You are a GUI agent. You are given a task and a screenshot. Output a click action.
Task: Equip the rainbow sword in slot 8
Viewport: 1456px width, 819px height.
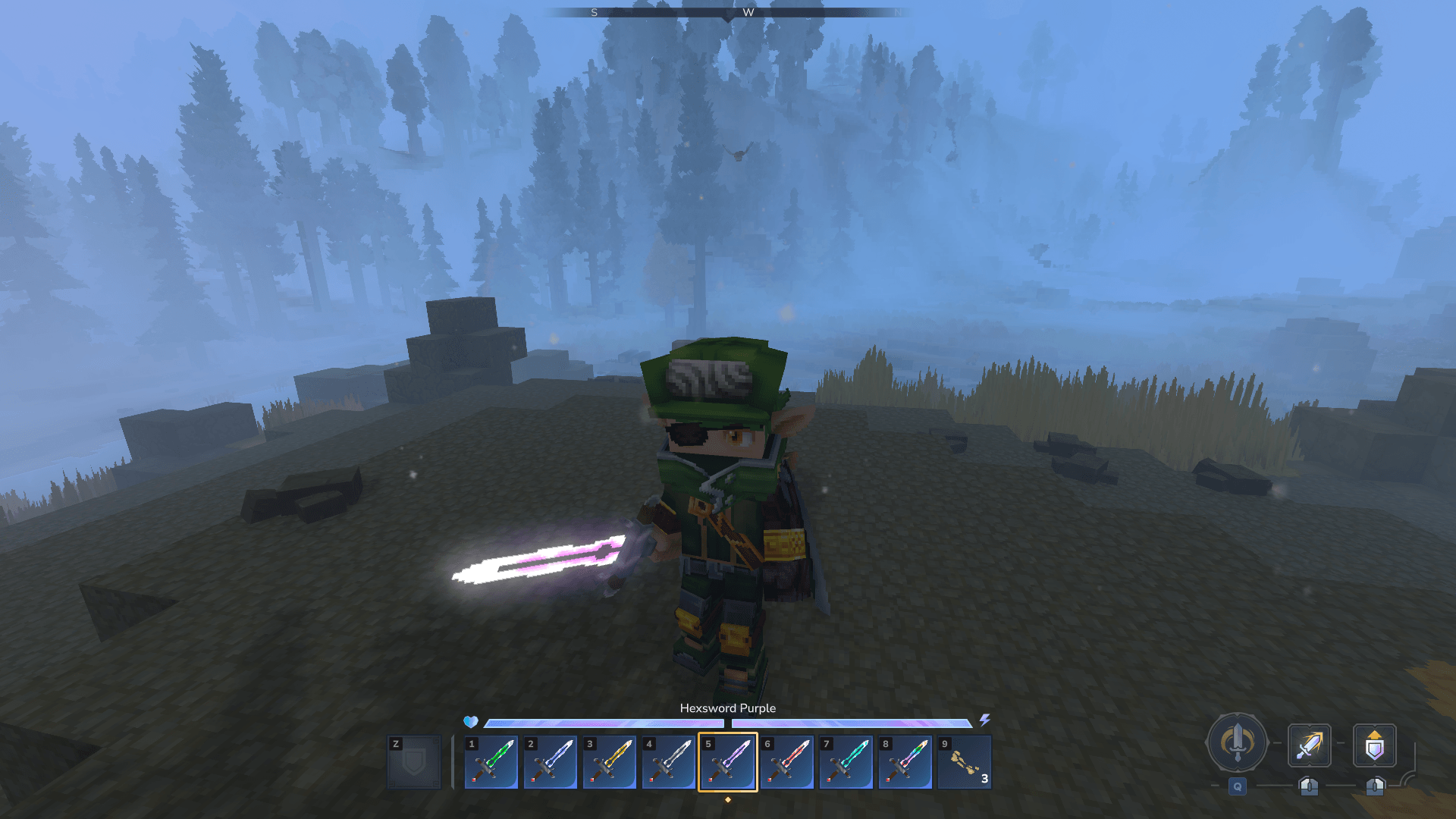pyautogui.click(x=905, y=762)
